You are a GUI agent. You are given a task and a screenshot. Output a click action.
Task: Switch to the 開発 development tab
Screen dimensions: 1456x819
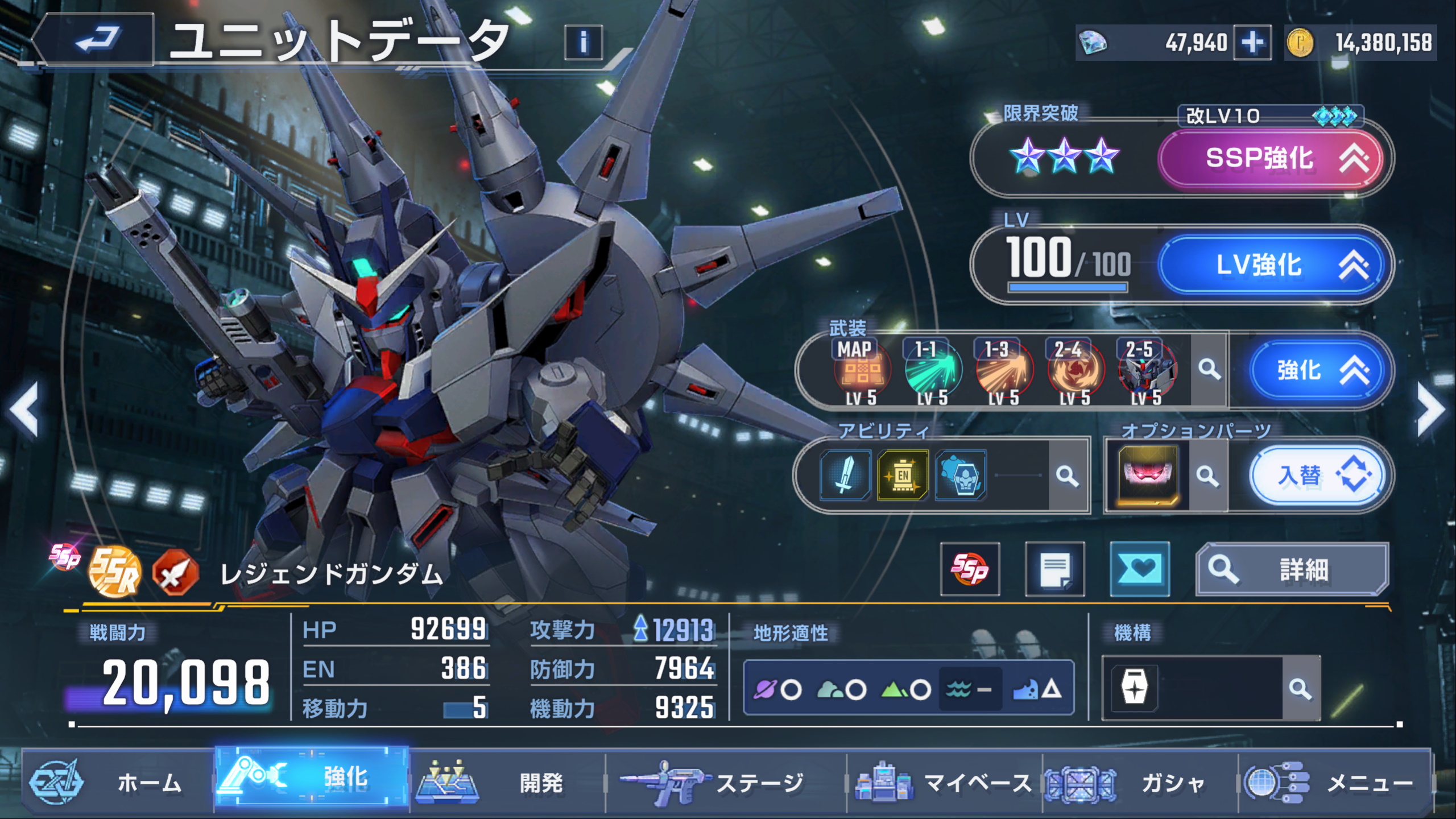(x=506, y=783)
